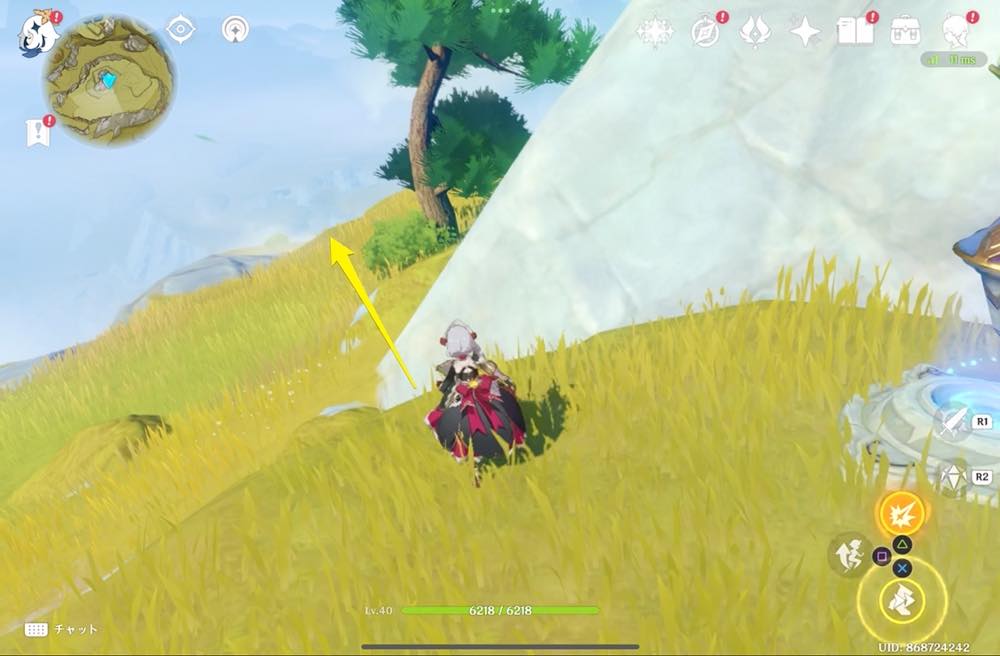This screenshot has width=1000, height=656.
Task: Open the quest list bookmark icon
Action: 38,132
